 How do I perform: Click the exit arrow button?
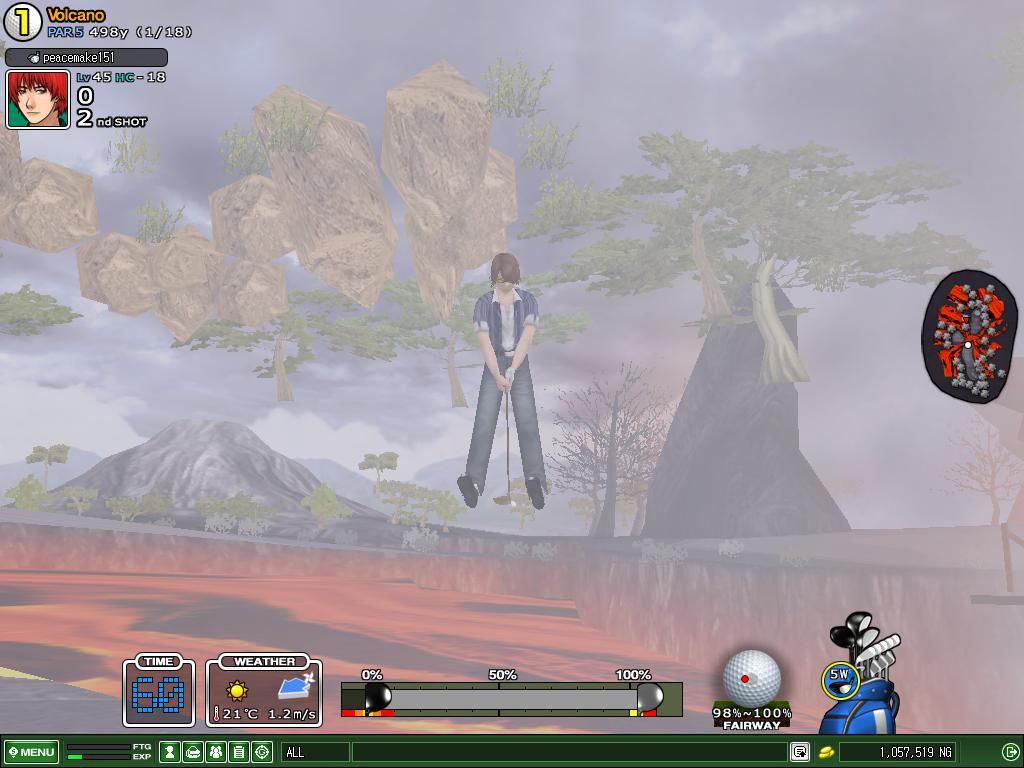[x=1010, y=752]
